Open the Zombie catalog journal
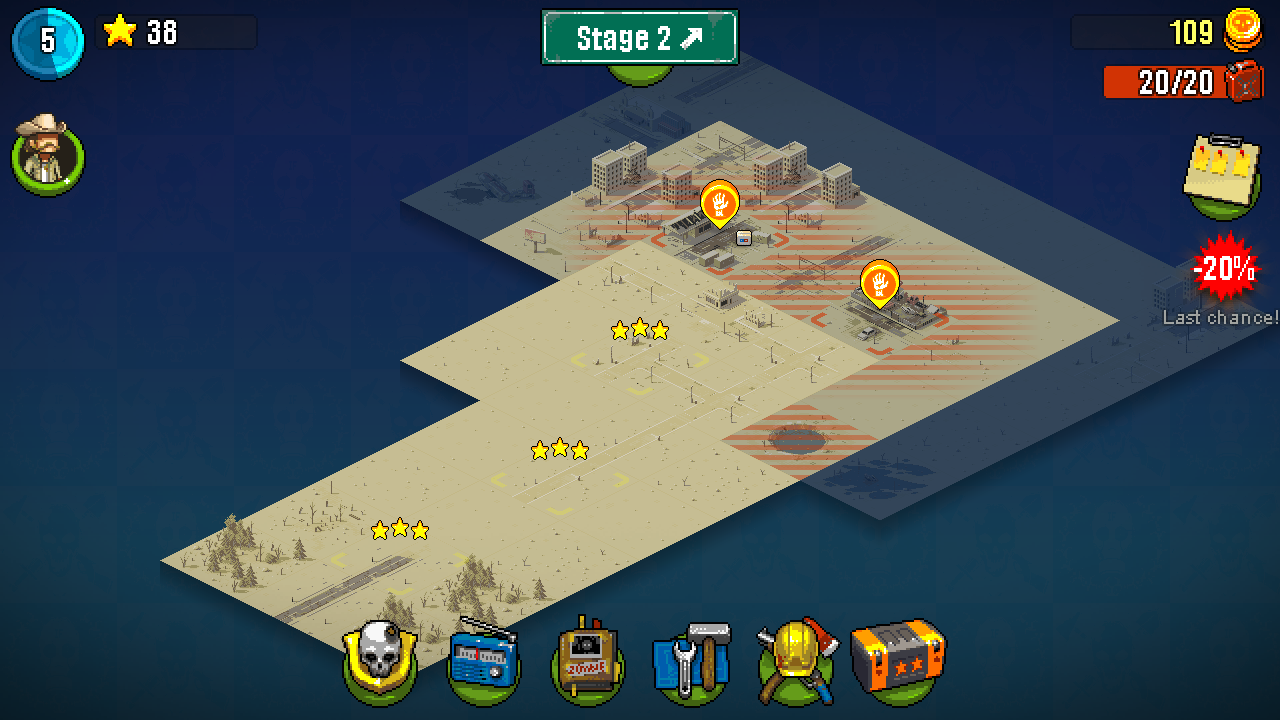 587,660
